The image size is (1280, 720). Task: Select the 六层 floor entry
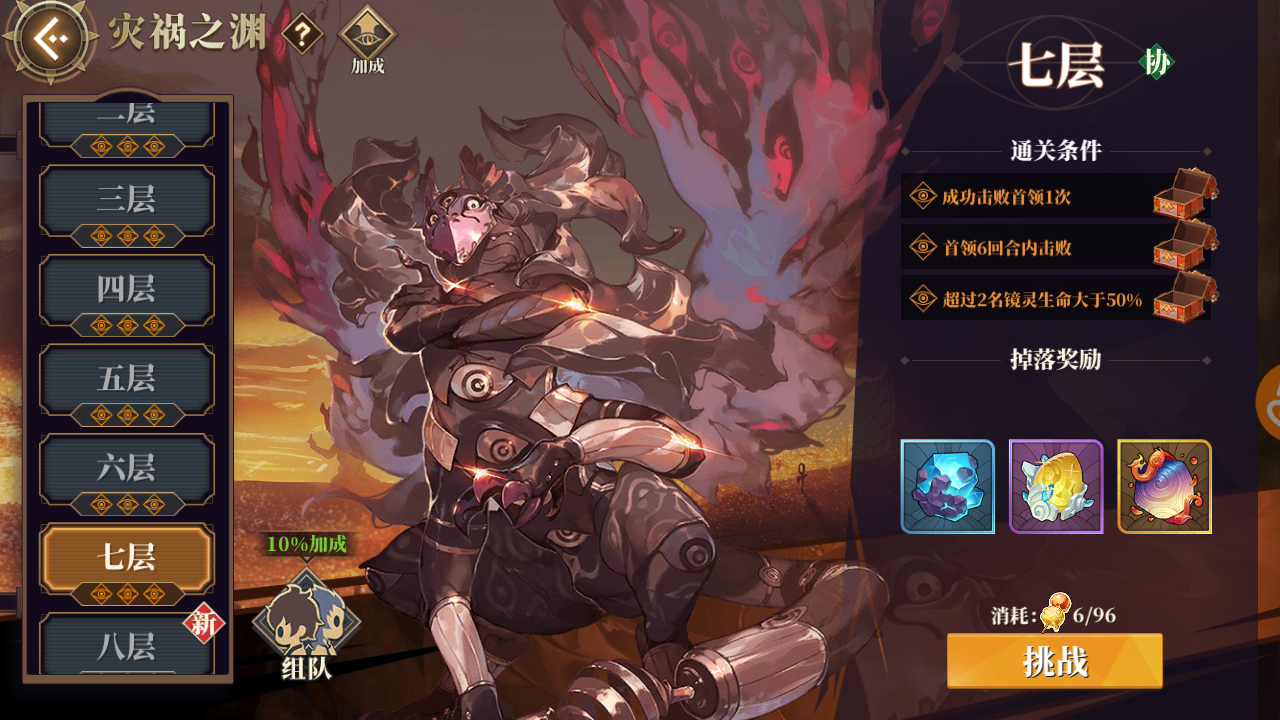tap(126, 469)
